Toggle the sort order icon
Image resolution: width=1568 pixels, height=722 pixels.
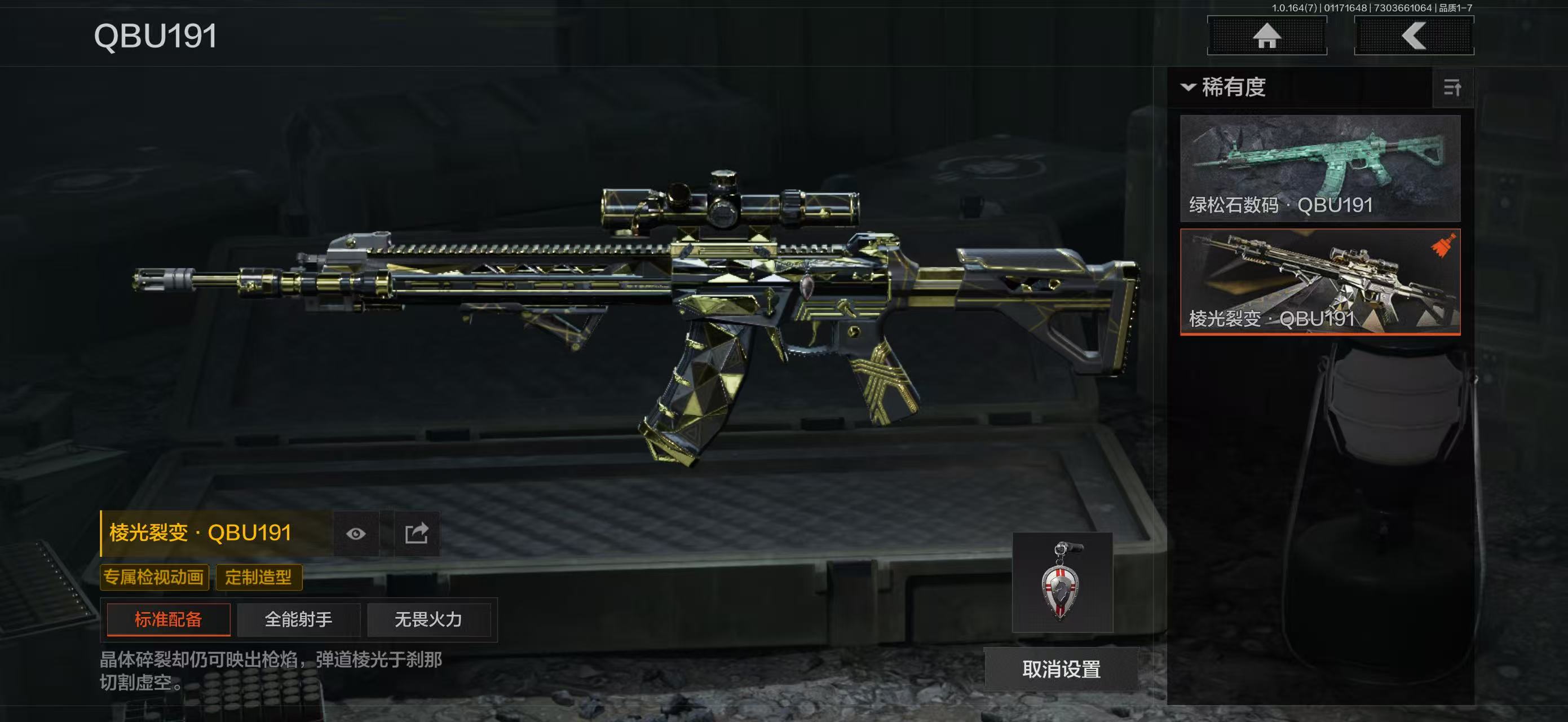tap(1452, 87)
